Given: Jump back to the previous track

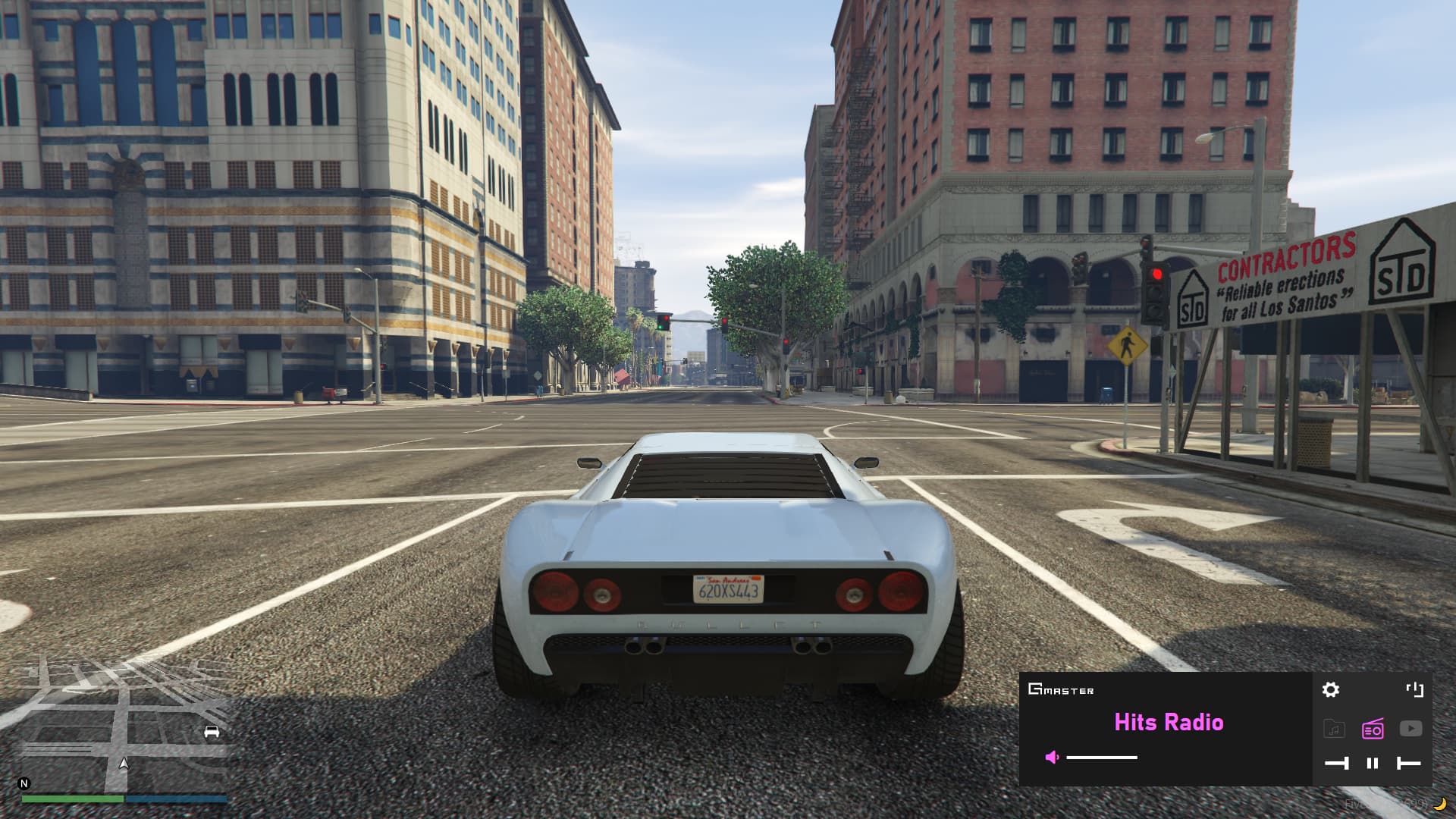Looking at the screenshot, I should 1410,763.
